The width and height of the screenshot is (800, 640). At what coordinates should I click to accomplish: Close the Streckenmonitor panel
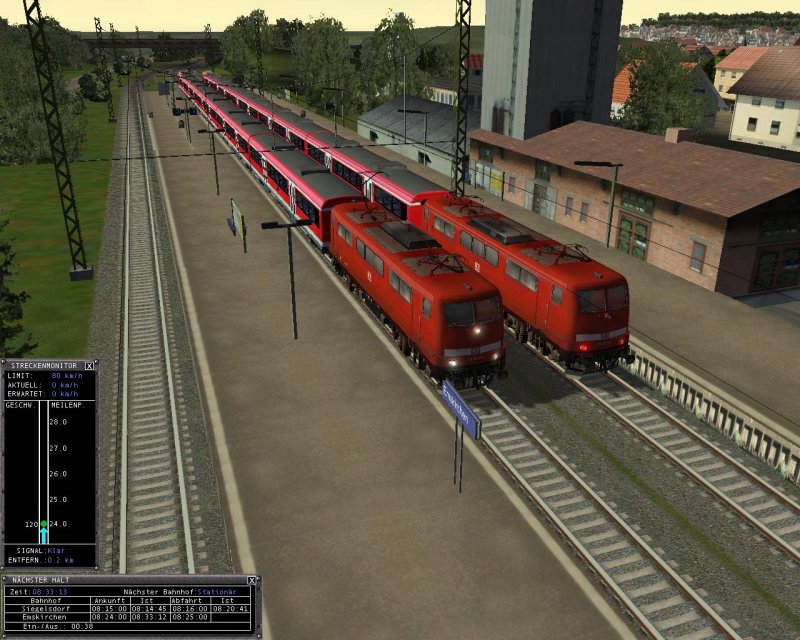(x=89, y=366)
